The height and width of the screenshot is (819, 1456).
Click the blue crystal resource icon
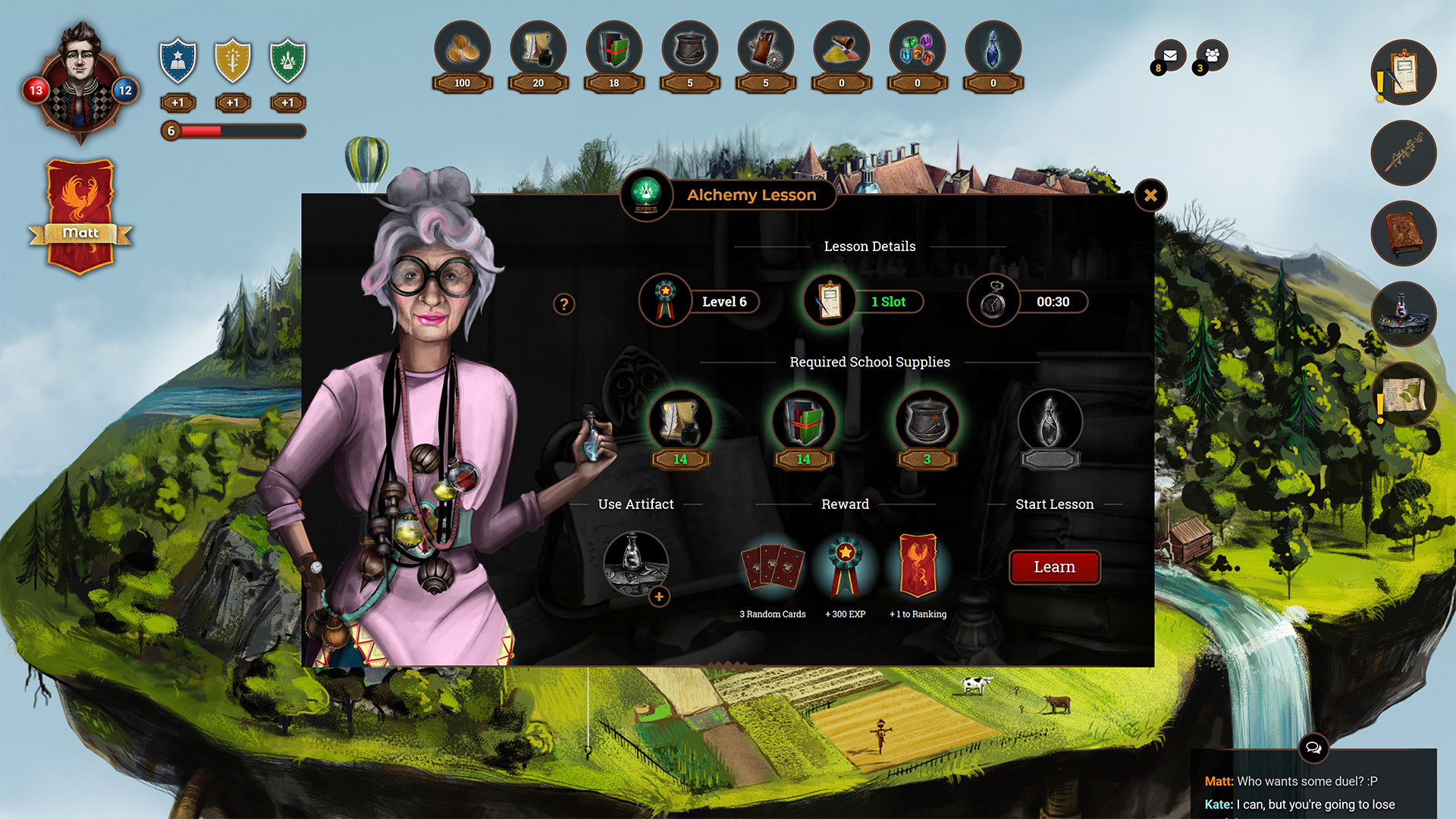point(993,52)
